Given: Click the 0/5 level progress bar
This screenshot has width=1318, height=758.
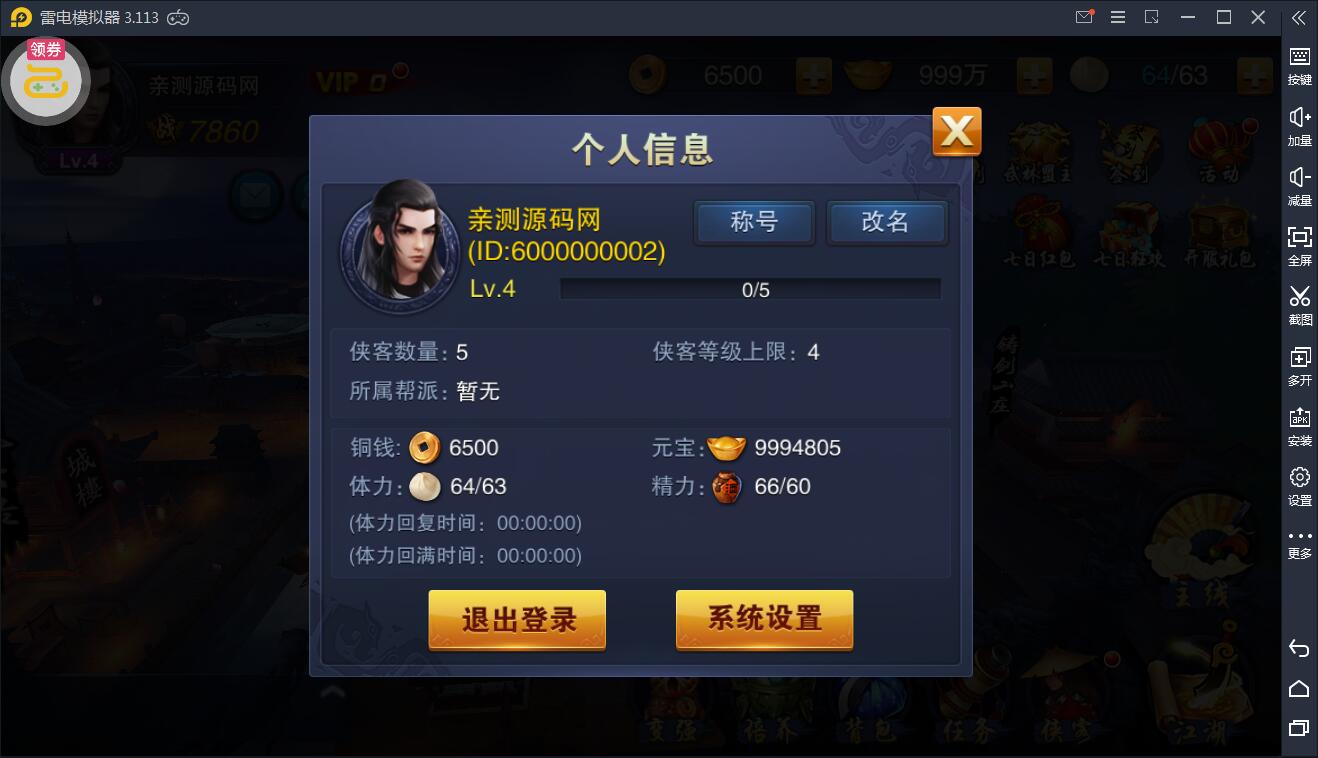Looking at the screenshot, I should coord(750,288).
